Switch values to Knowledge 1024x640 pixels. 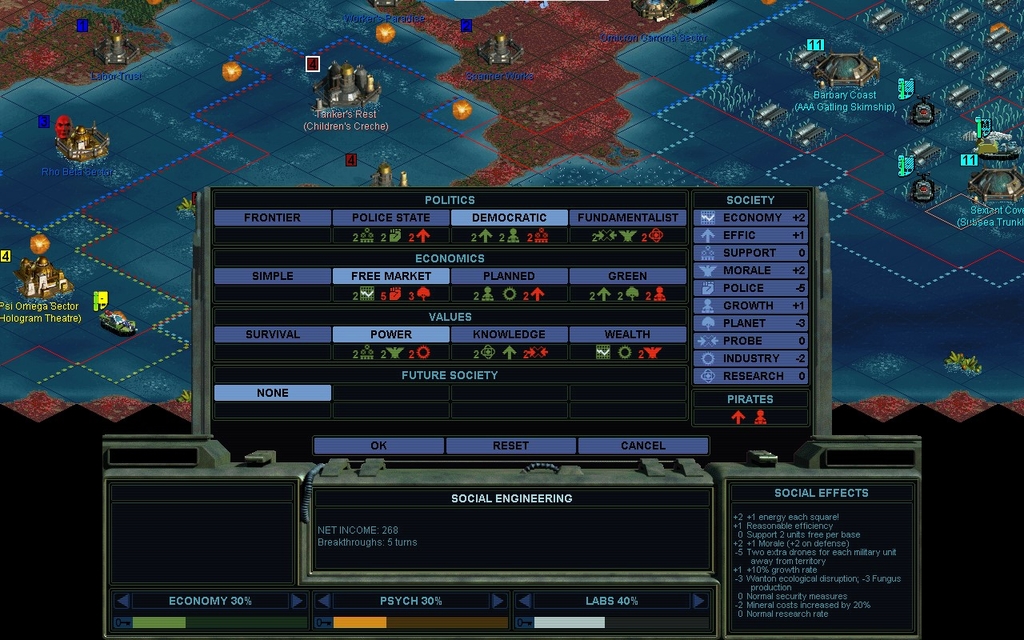click(509, 335)
